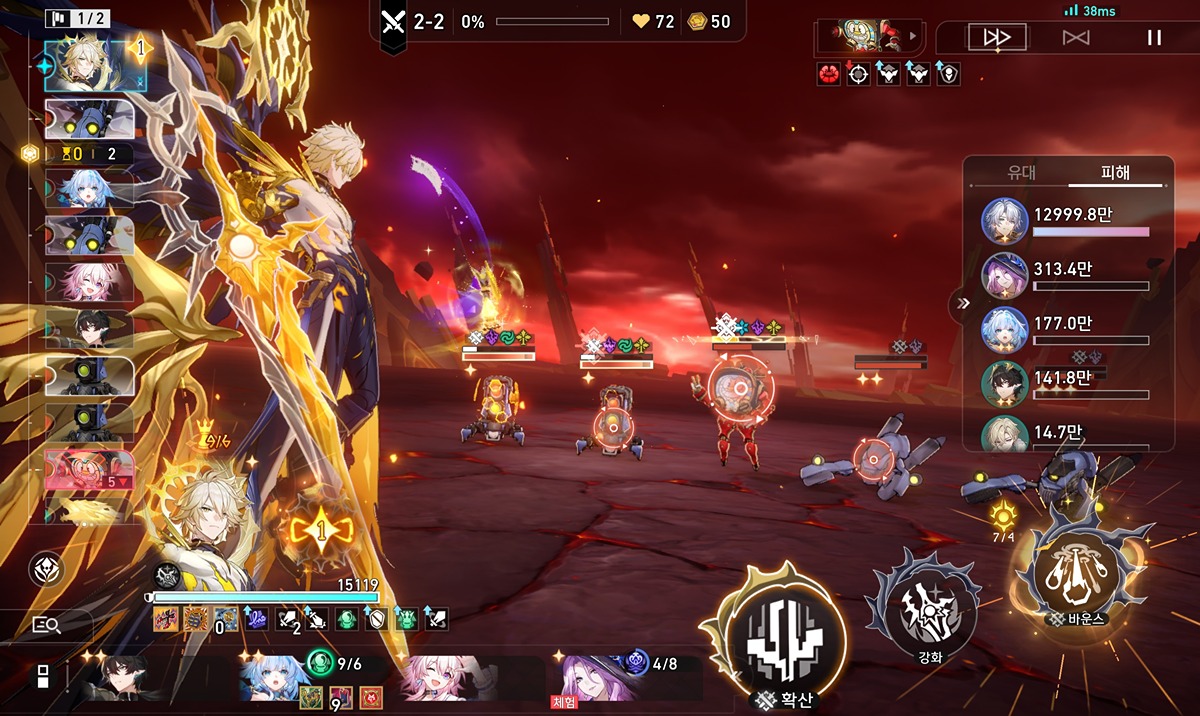Select the pink-haired character portrait in bottom bar
This screenshot has width=1200, height=716.
440,677
